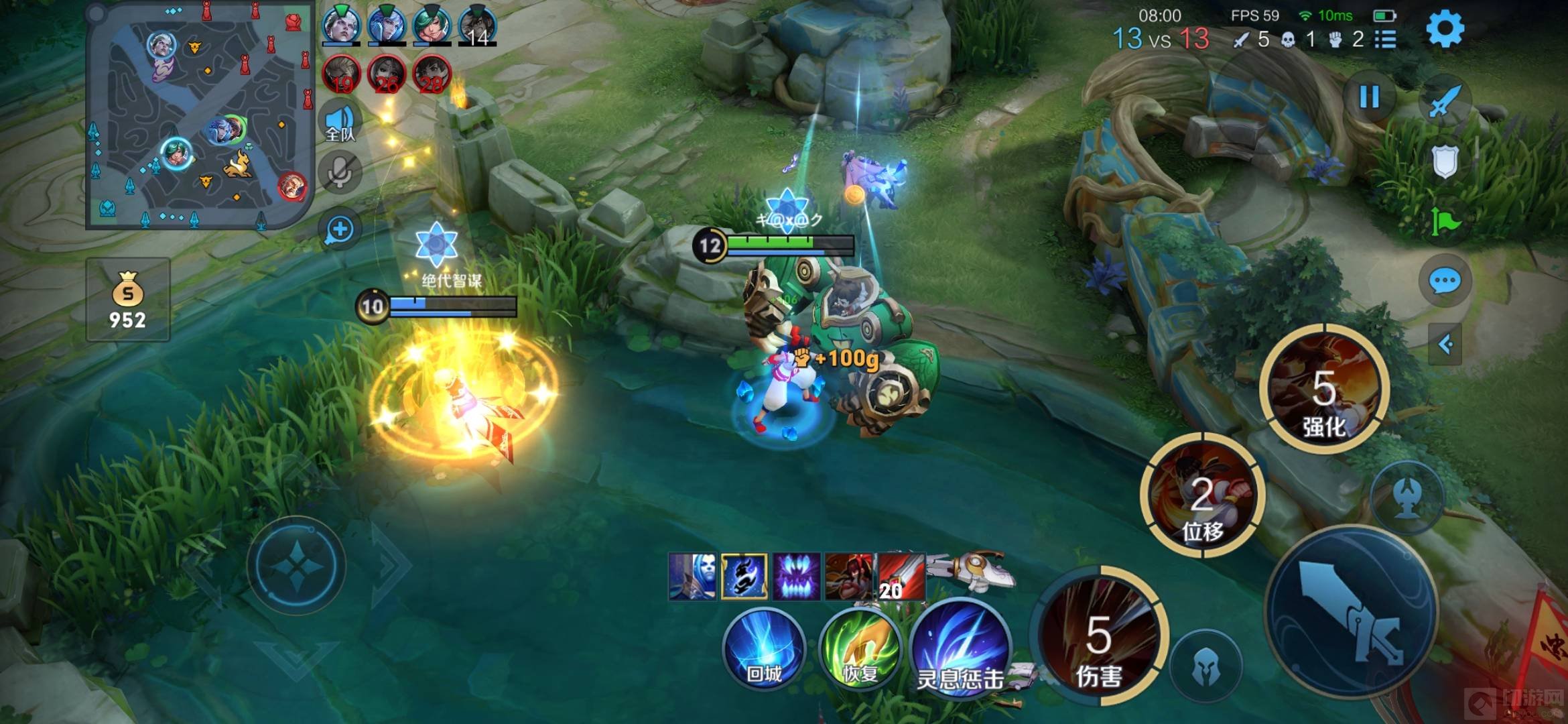
Task: Open the chat speech bubble
Action: (x=1444, y=282)
